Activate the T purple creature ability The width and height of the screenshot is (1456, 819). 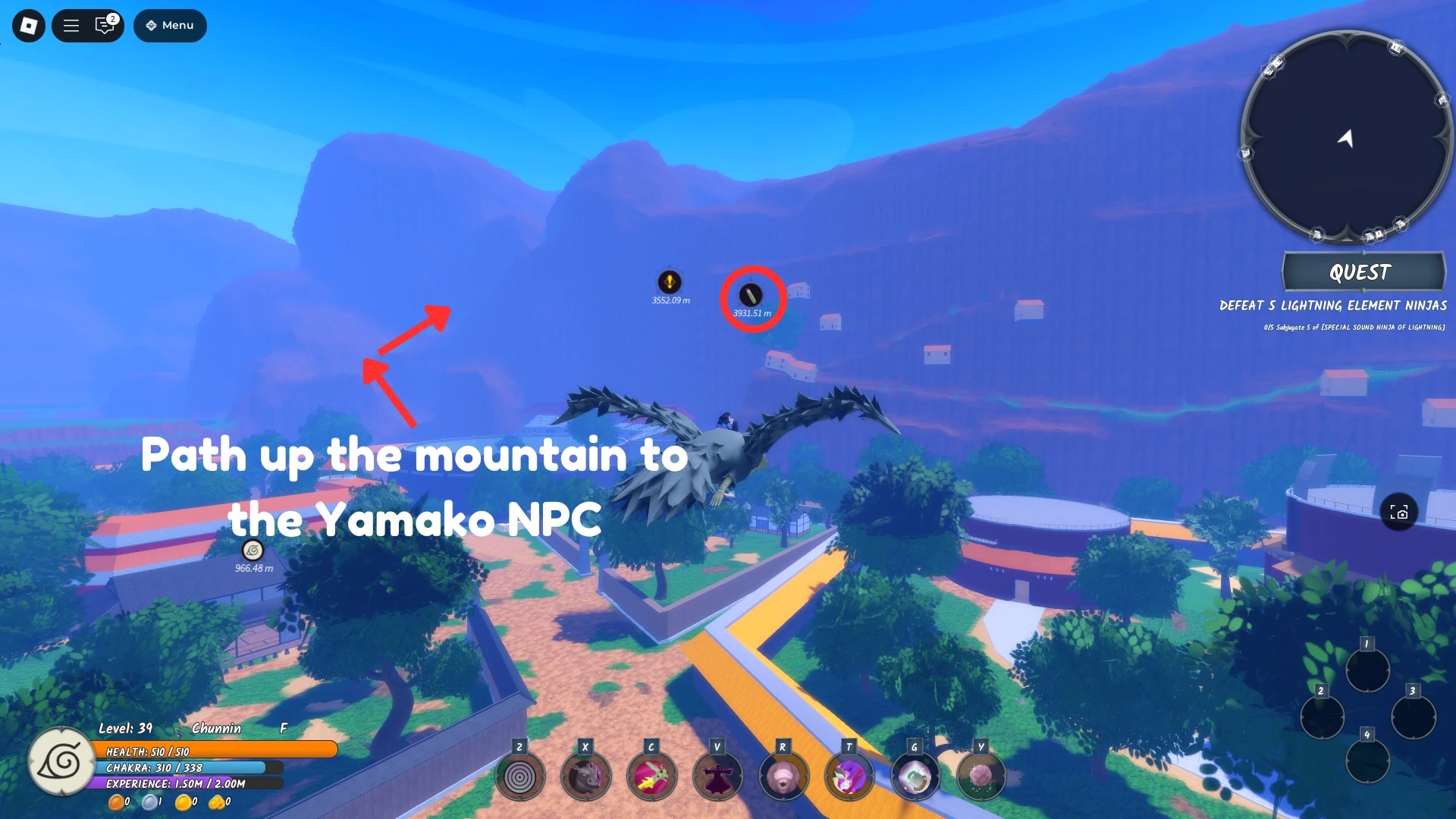[x=849, y=775]
